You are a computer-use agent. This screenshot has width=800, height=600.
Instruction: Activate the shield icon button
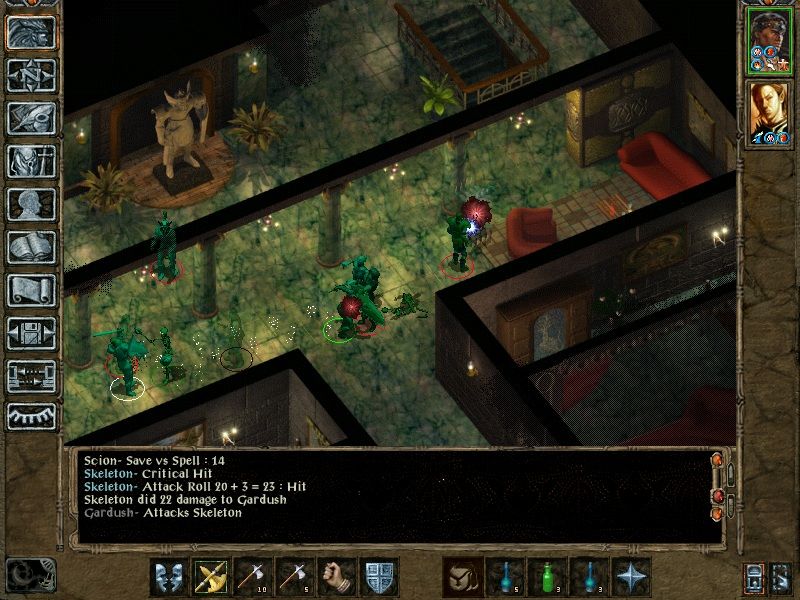(x=378, y=577)
